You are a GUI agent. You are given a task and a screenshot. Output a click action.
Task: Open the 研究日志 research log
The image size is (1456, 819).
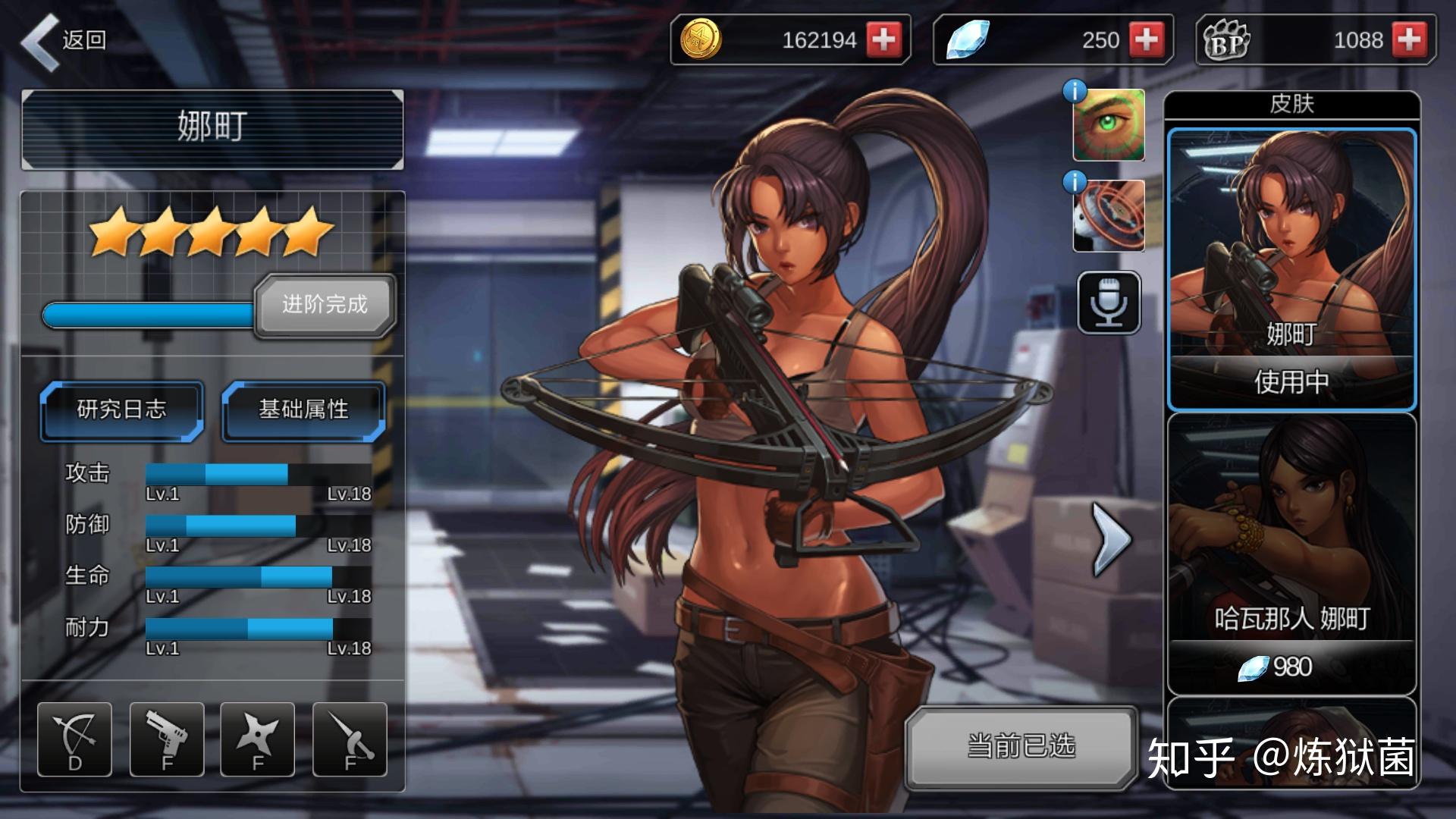pyautogui.click(x=122, y=410)
